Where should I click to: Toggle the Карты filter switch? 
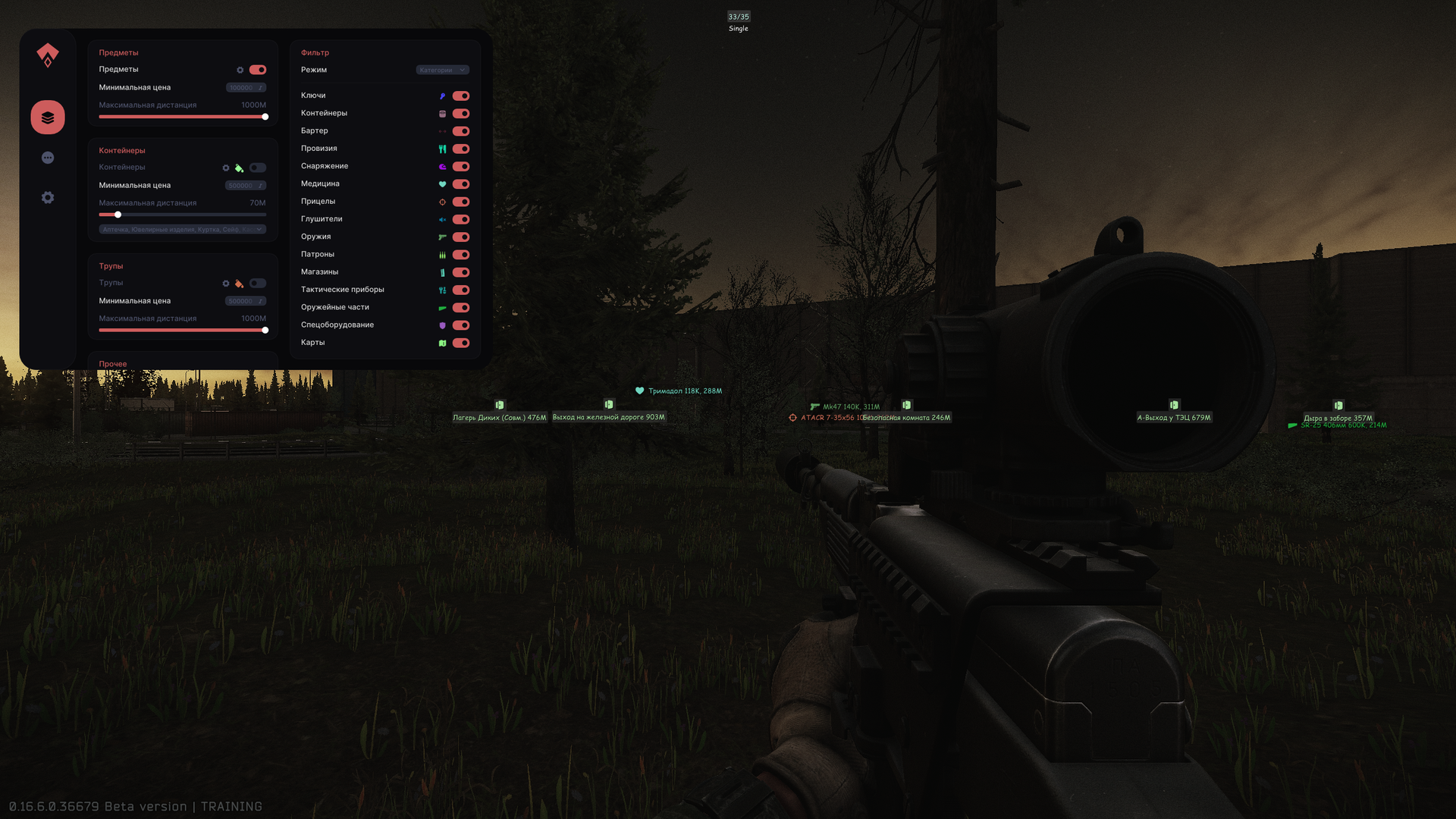461,343
